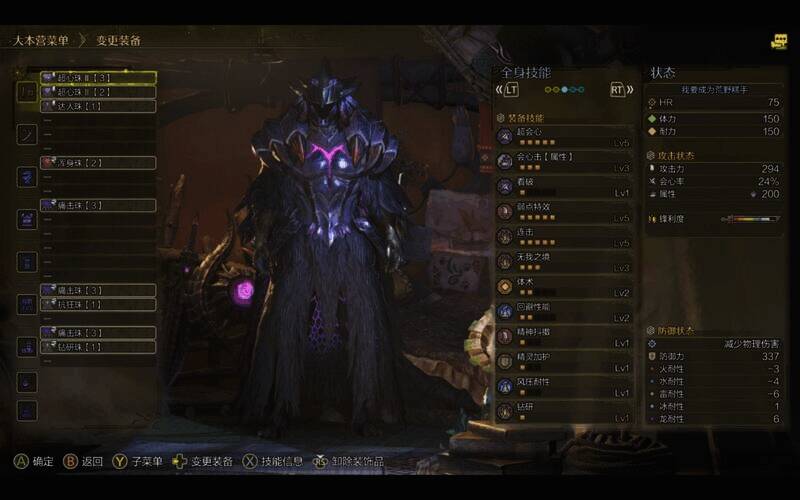Select the 精神抖擞 skill row
Image resolution: width=800 pixels, height=500 pixels.
(x=565, y=336)
